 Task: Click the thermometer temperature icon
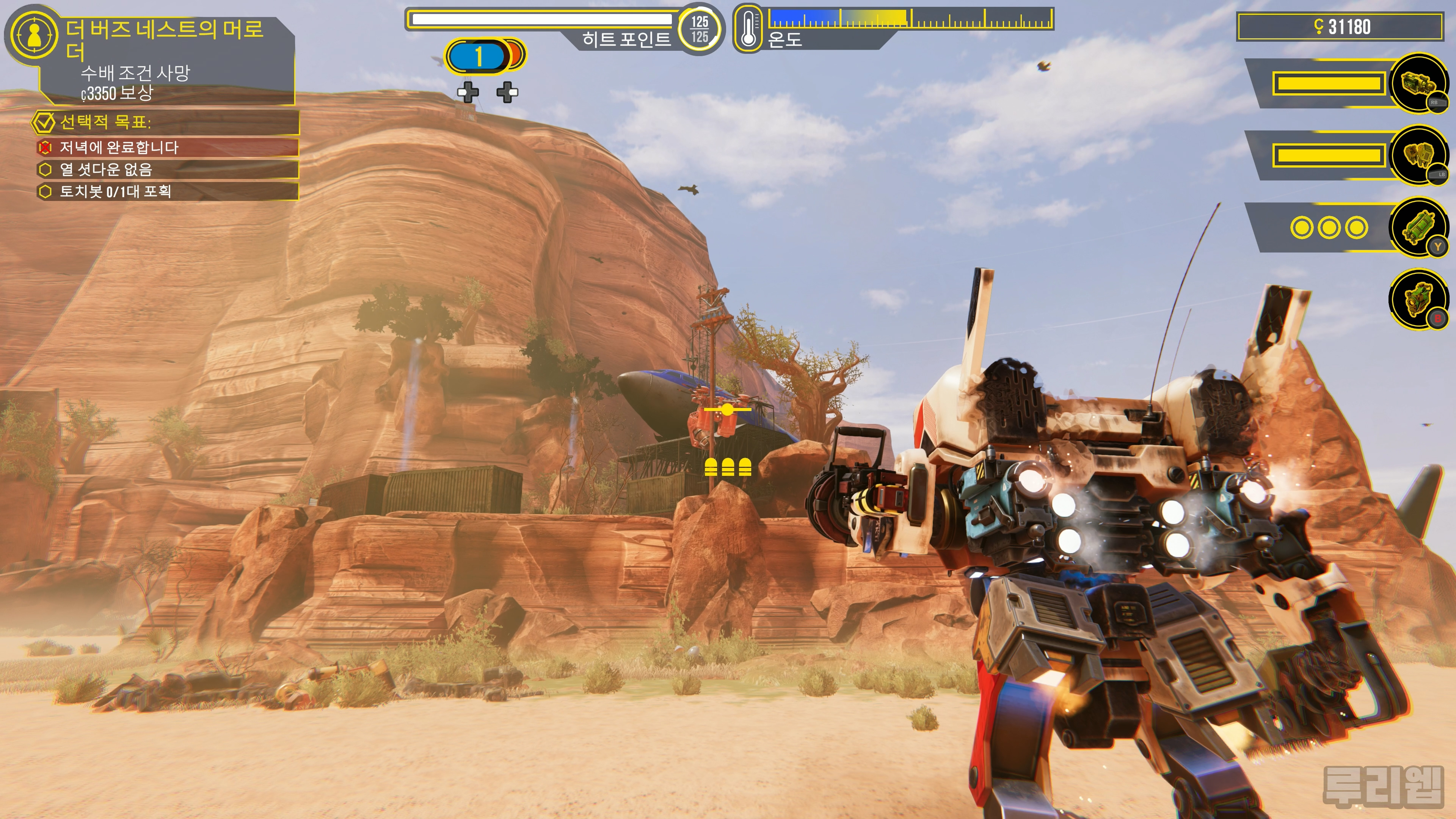748,28
